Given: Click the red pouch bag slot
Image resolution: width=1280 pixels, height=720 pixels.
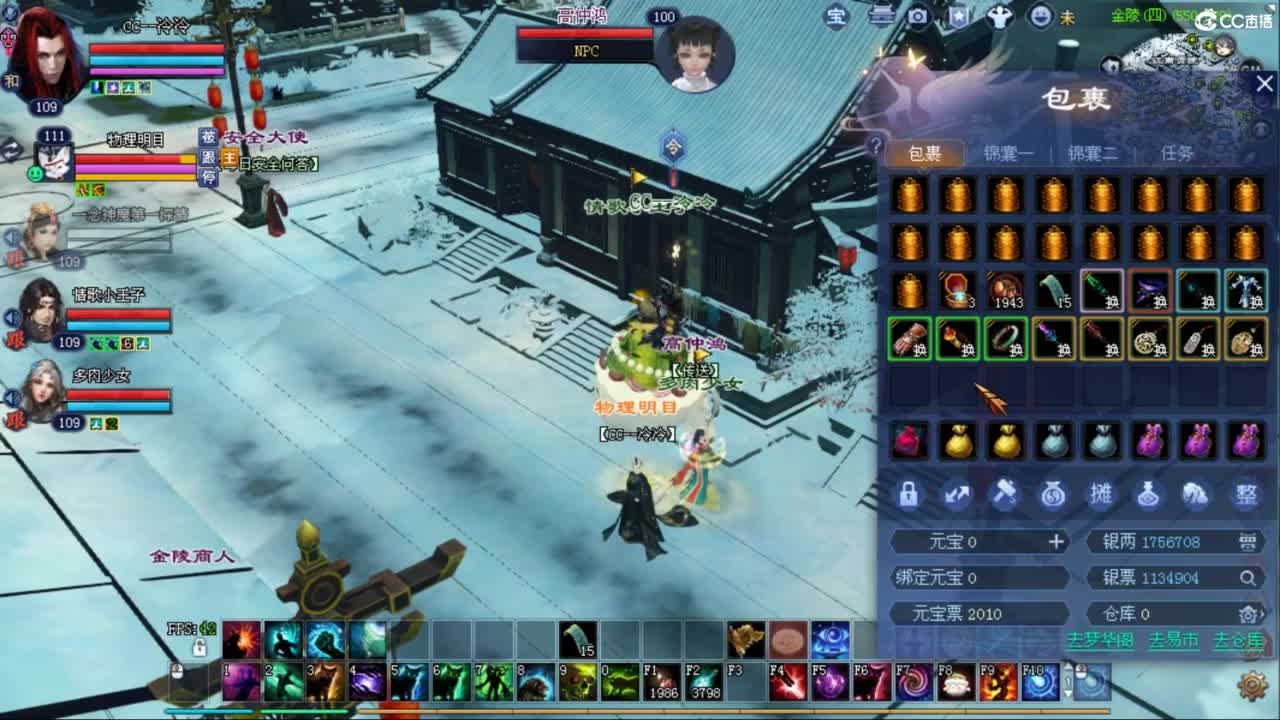Looking at the screenshot, I should click(909, 440).
